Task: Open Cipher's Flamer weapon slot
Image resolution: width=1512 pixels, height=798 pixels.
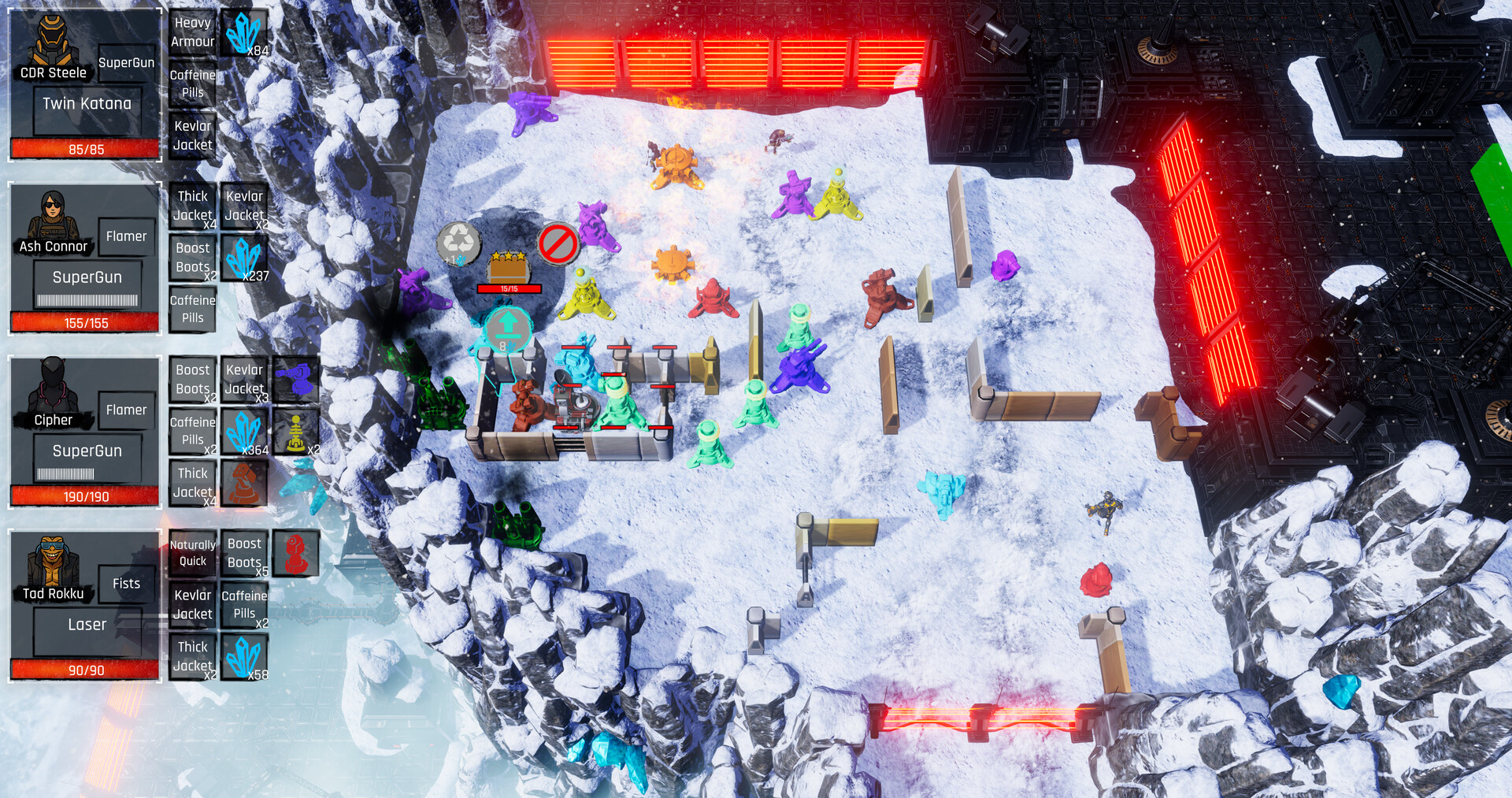Action: pyautogui.click(x=126, y=410)
